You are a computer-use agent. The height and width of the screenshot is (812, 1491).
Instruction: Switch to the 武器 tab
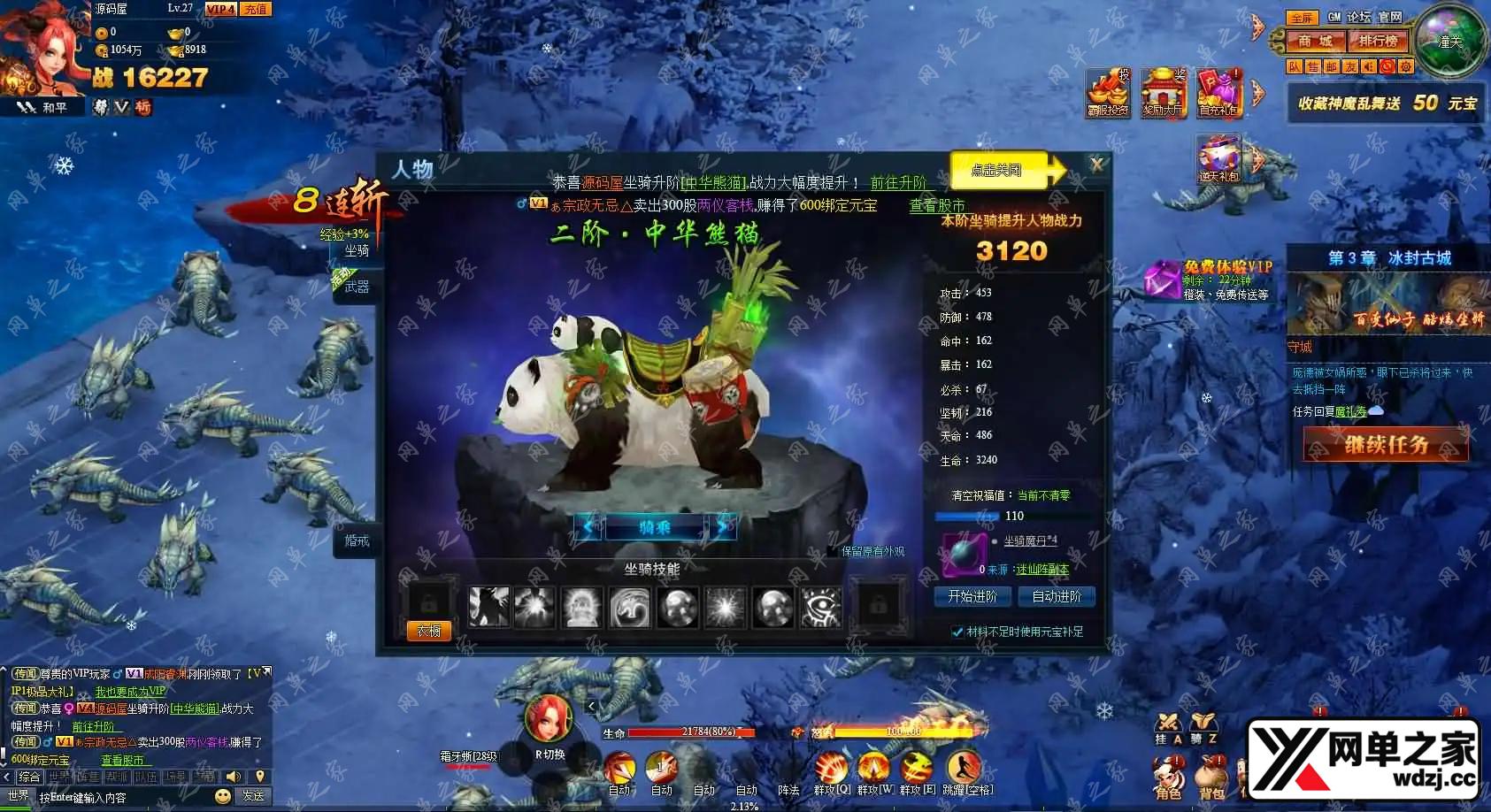point(357,287)
